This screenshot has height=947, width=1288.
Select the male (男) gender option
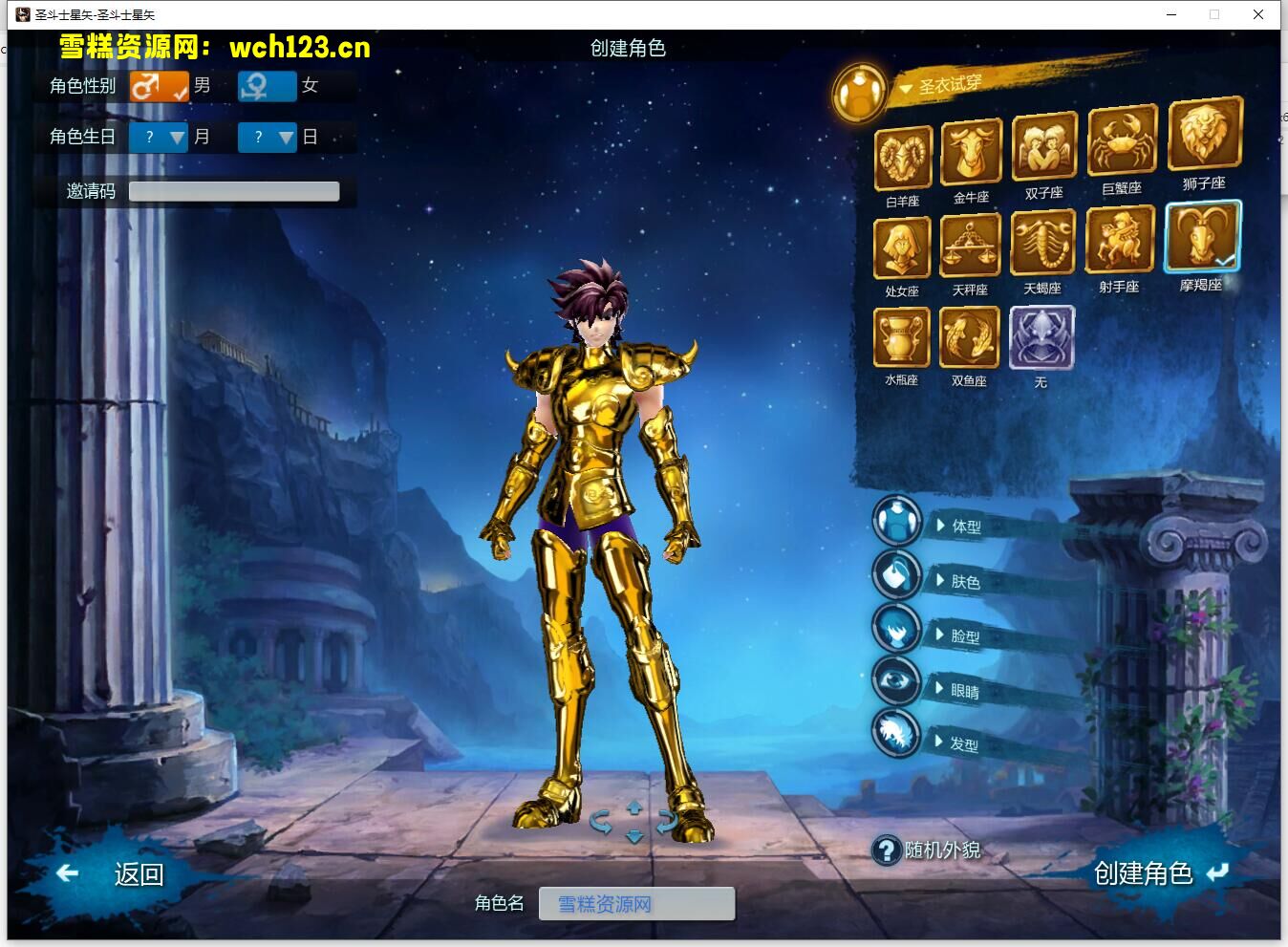159,86
